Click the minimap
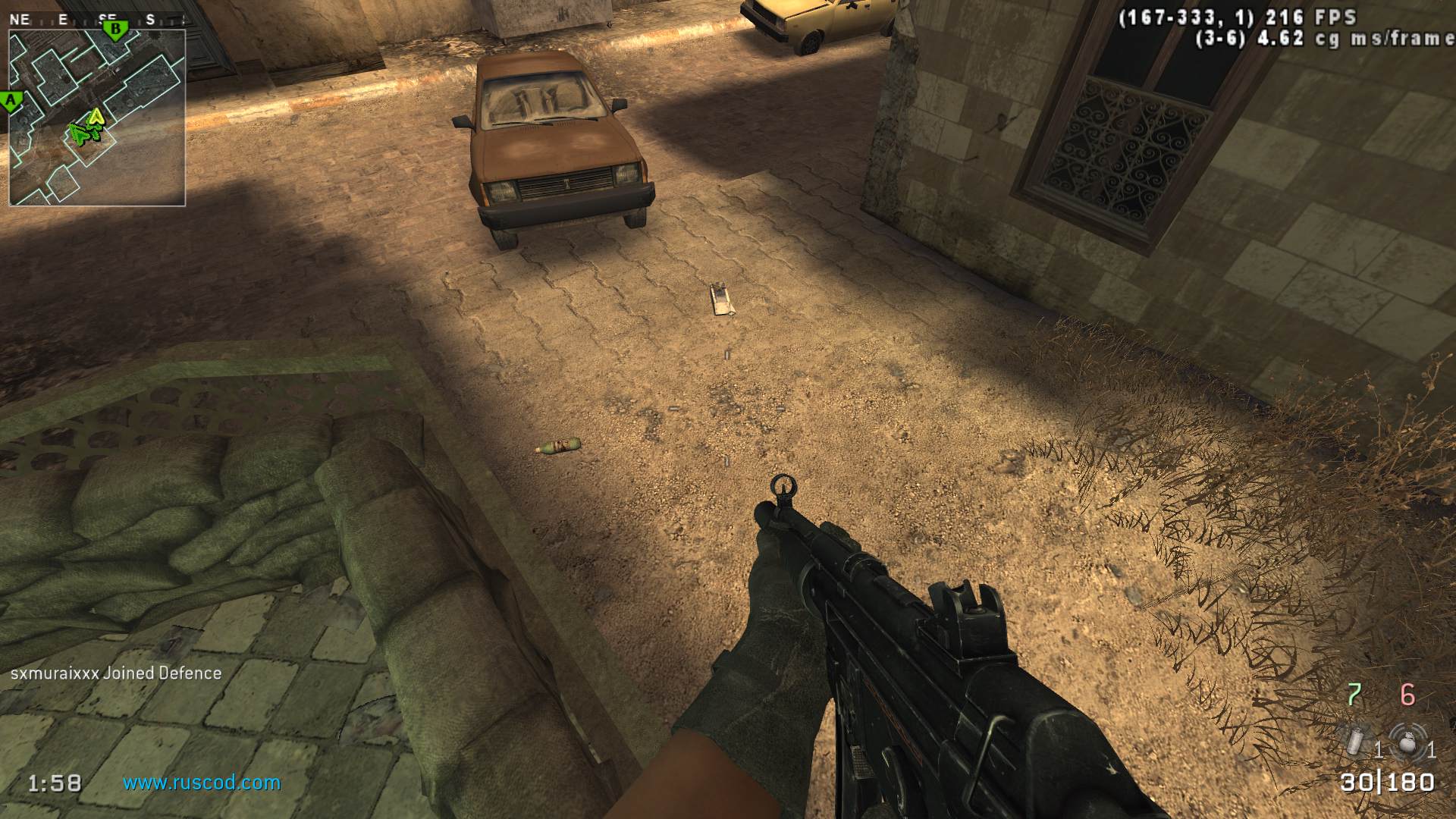1456x819 pixels. [97, 118]
